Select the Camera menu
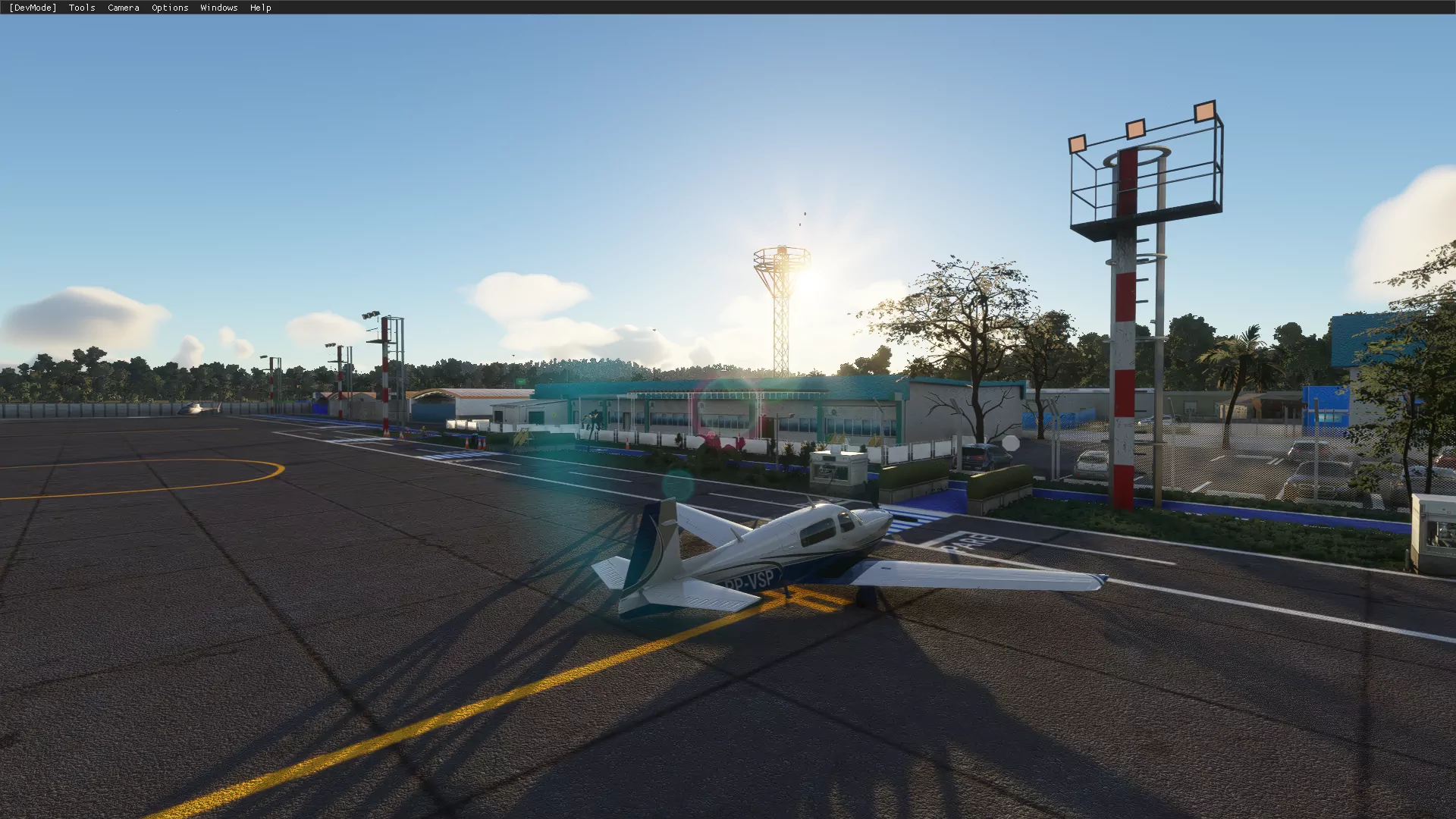The height and width of the screenshot is (819, 1456). [x=123, y=8]
